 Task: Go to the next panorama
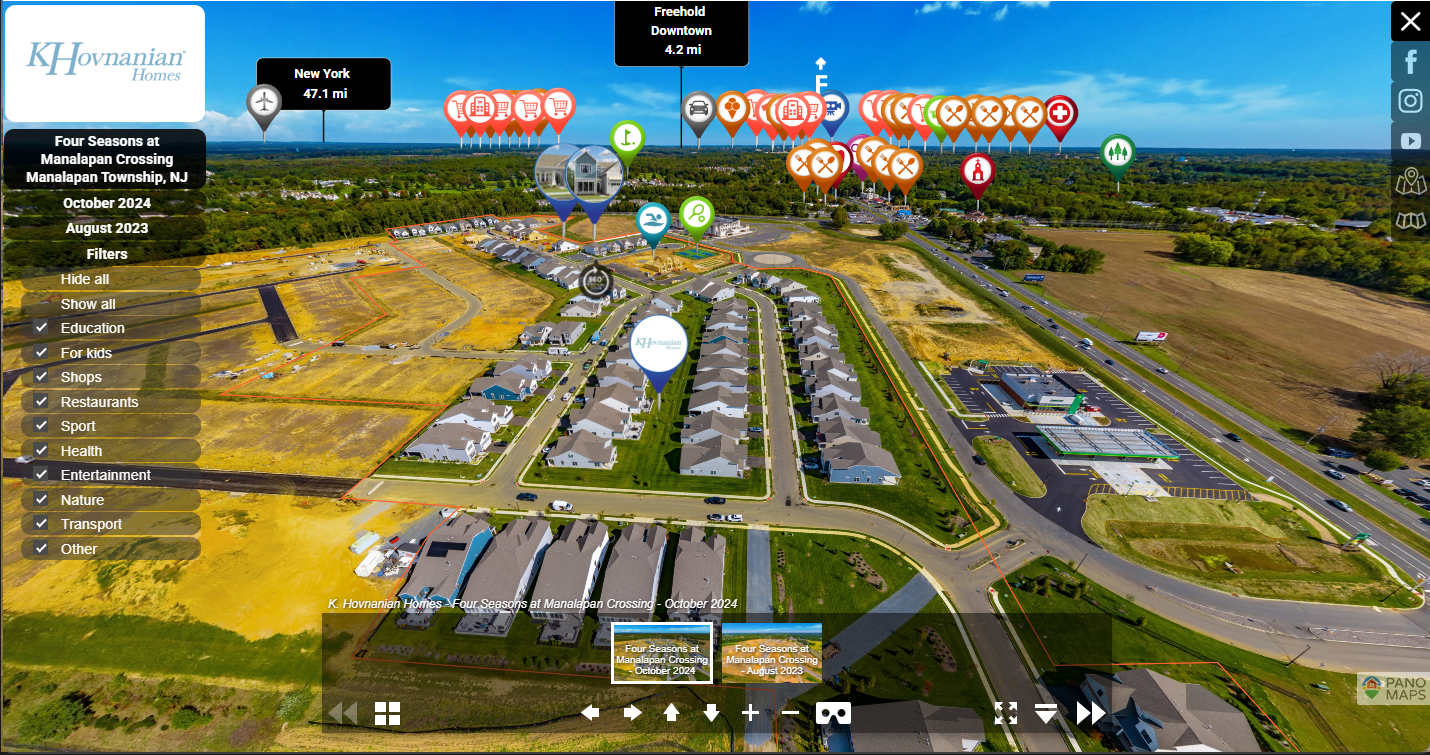[x=1090, y=712]
